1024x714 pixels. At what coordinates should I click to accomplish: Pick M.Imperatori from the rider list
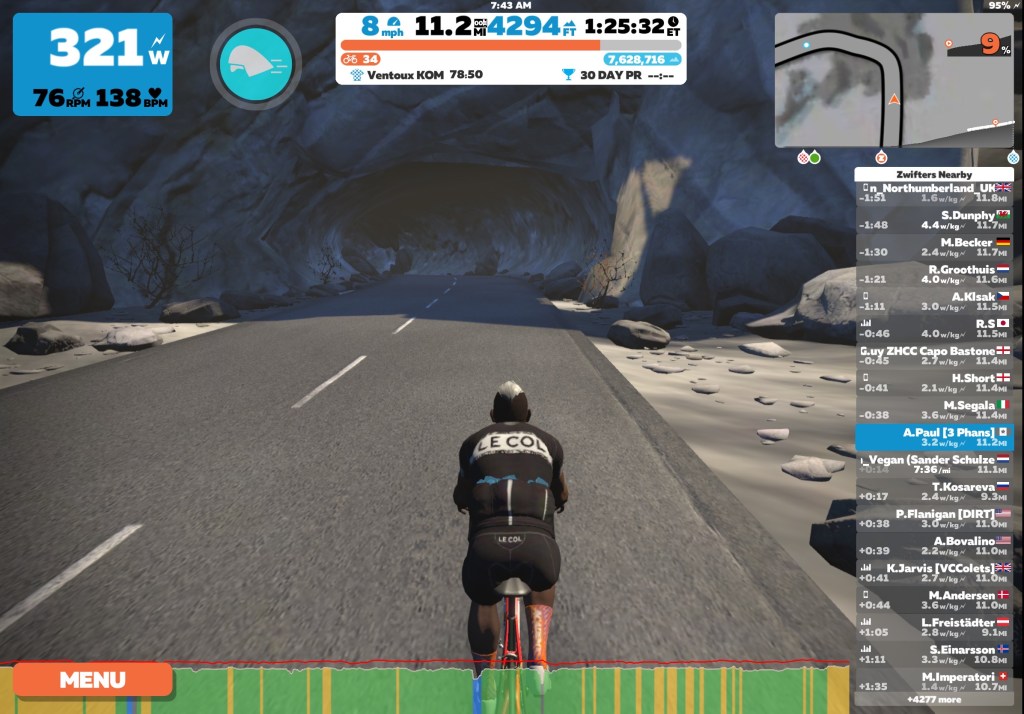(x=934, y=681)
